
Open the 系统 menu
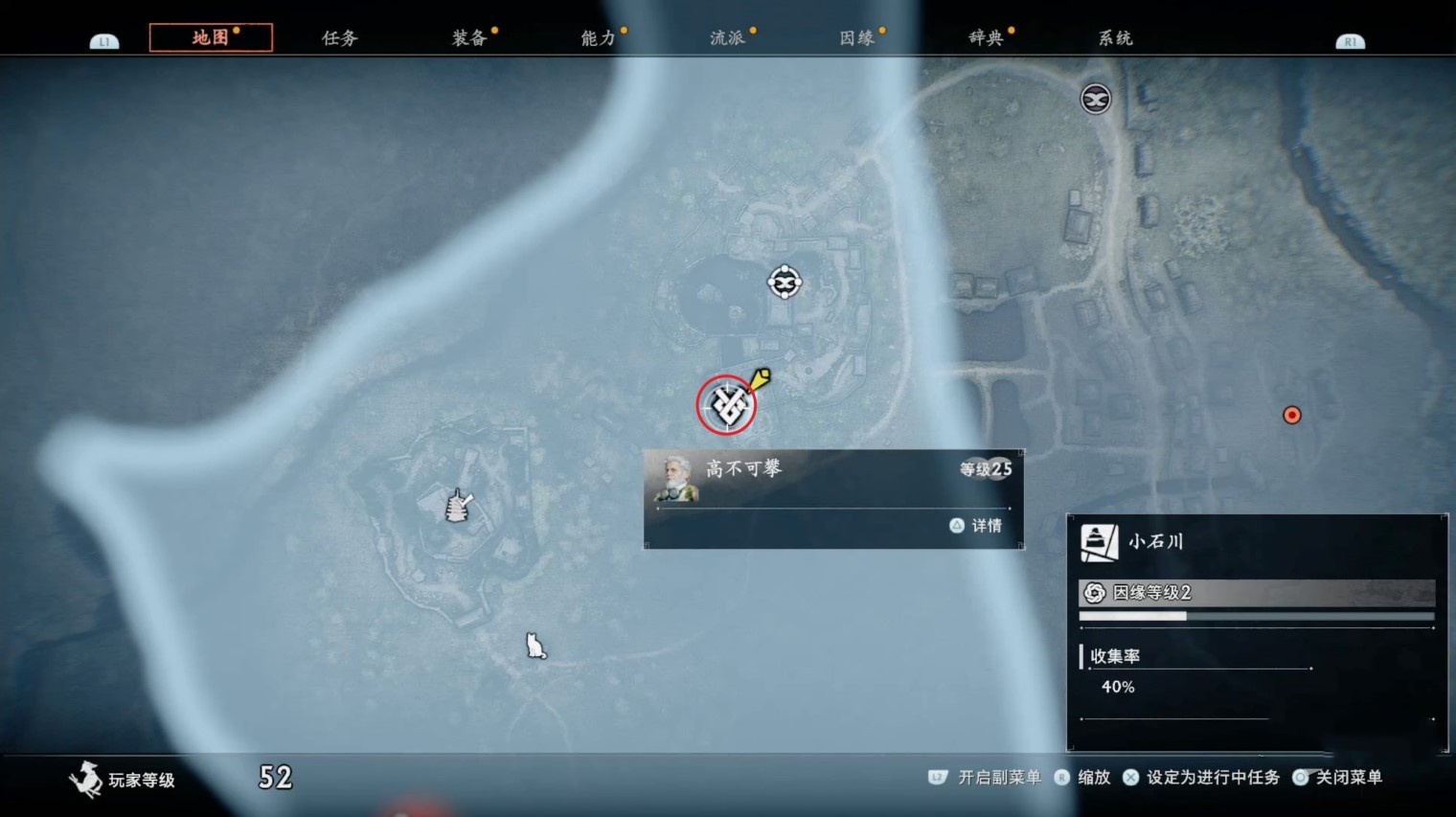[x=1114, y=37]
